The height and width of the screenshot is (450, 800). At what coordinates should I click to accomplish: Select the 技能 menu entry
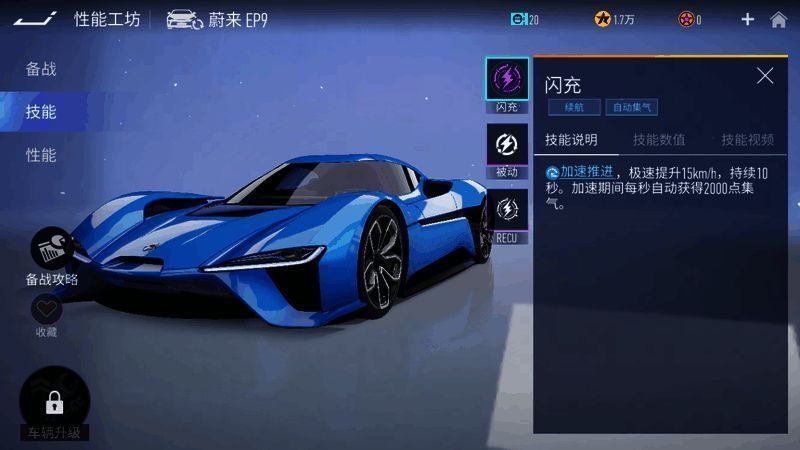tap(41, 112)
